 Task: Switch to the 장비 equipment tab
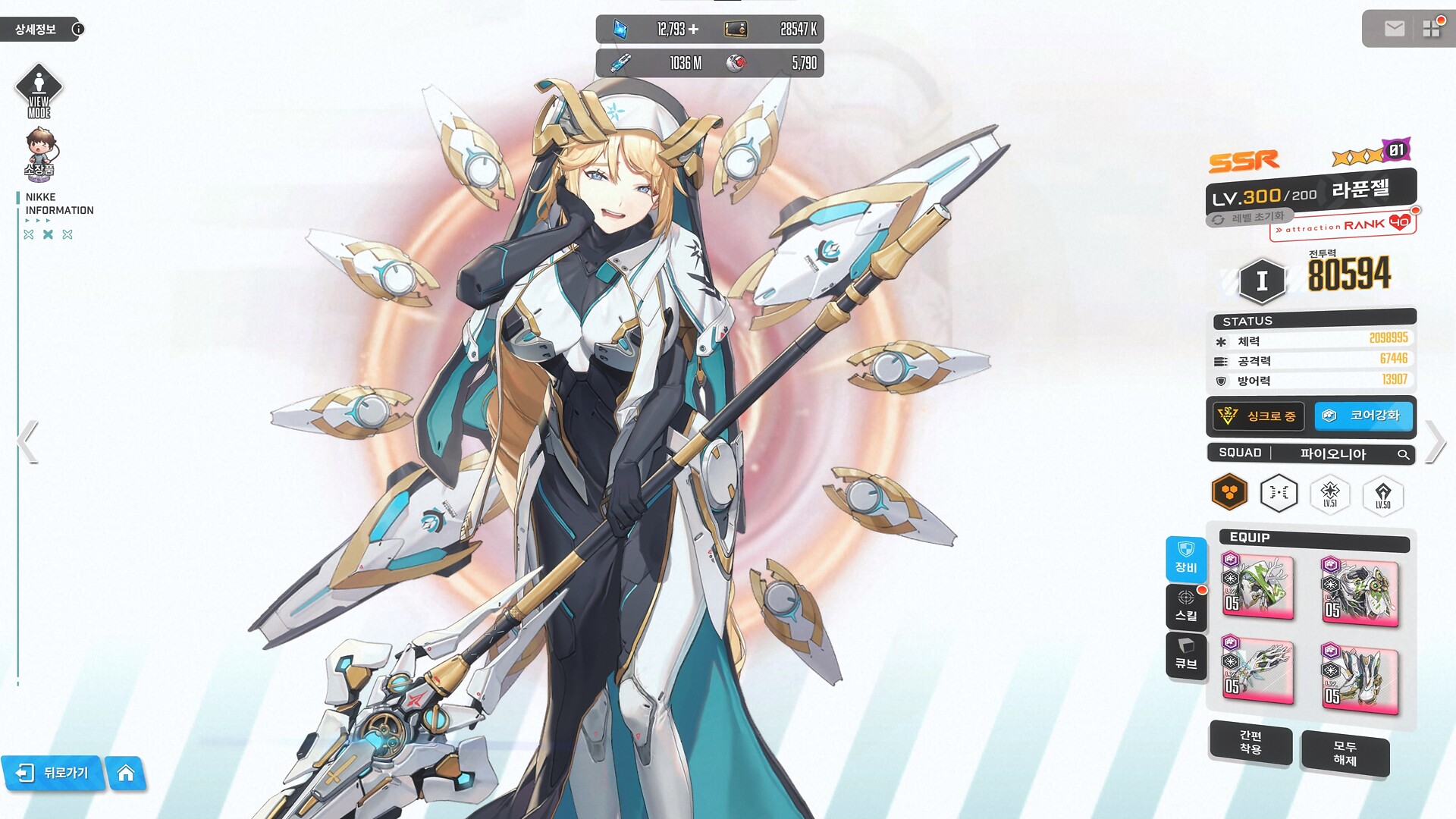coord(1186,558)
